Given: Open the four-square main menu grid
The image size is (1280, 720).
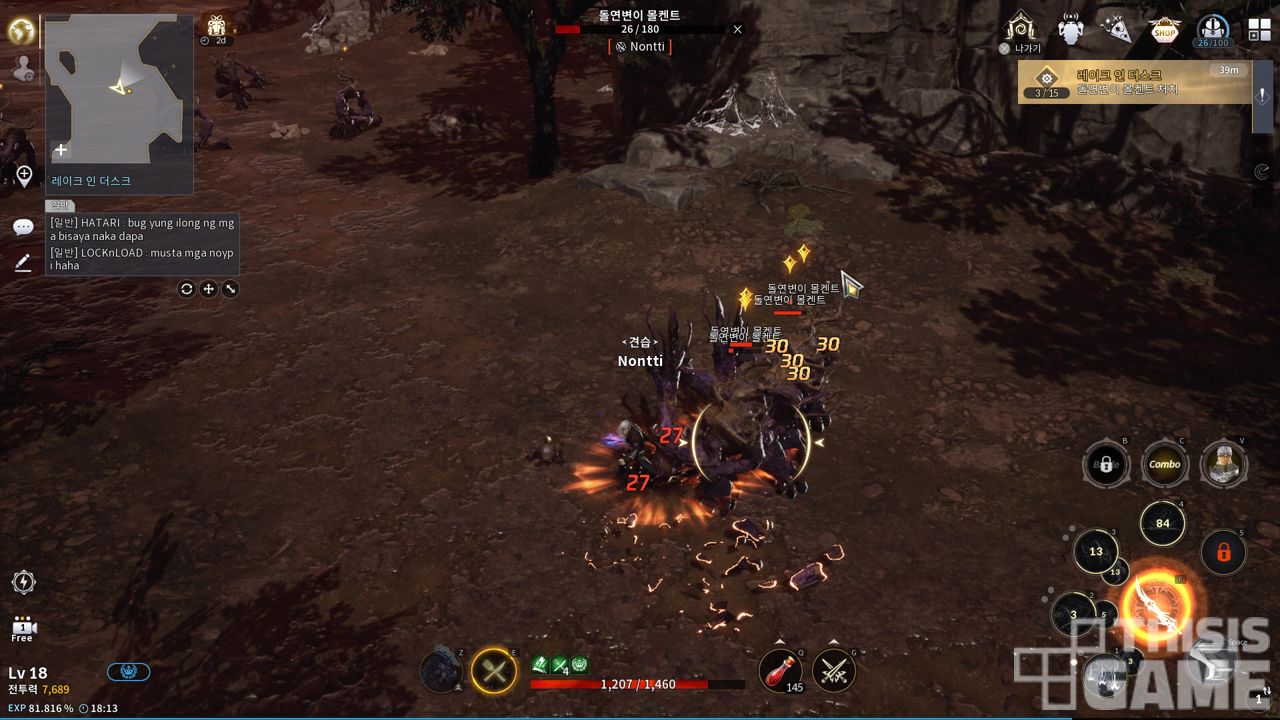Looking at the screenshot, I should point(1259,30).
